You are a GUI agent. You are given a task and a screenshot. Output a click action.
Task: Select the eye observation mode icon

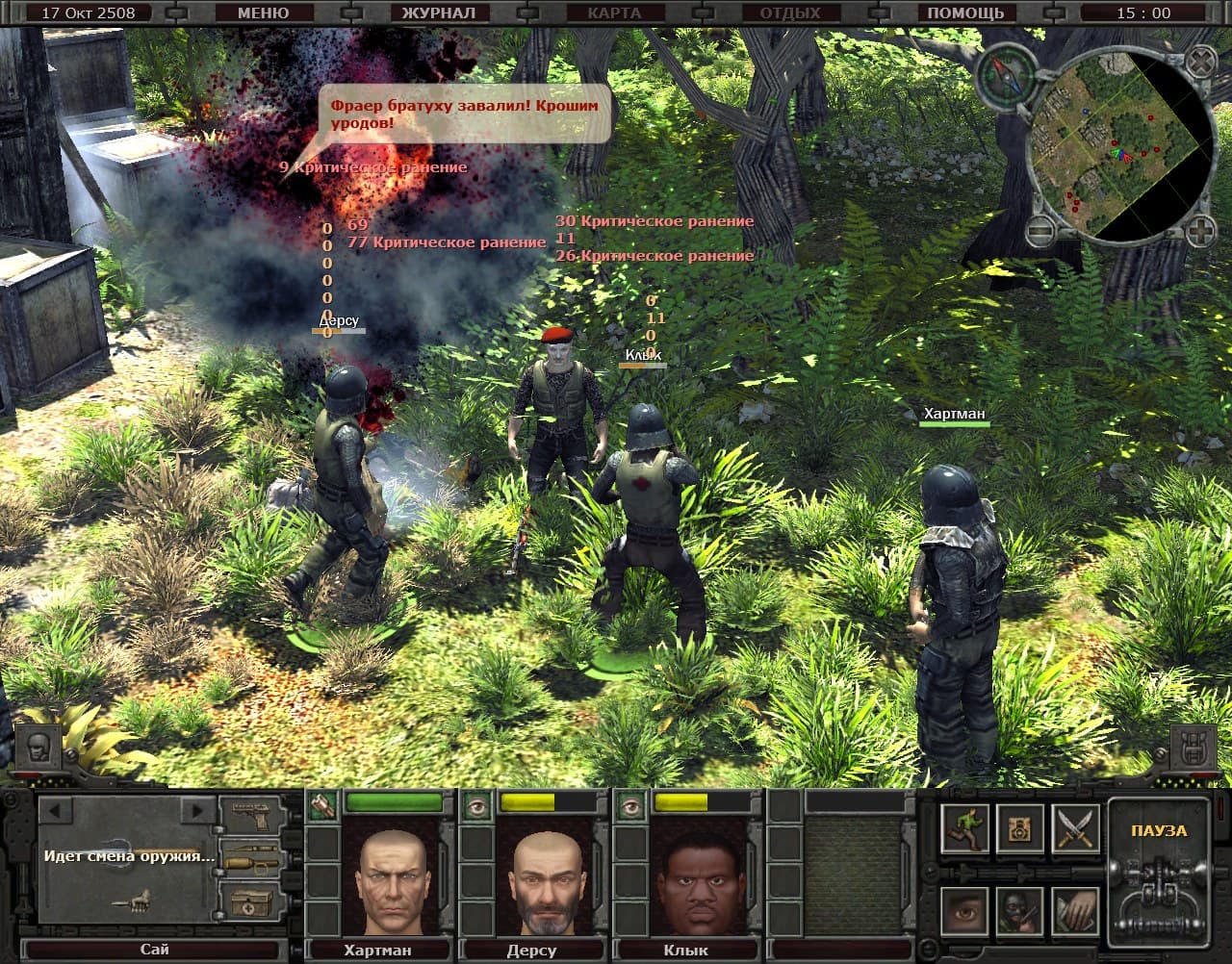point(963,912)
